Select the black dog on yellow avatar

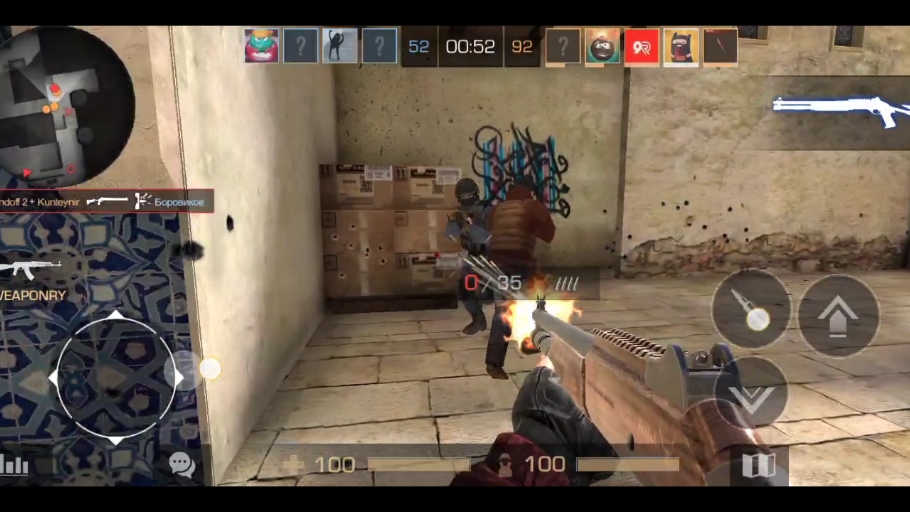pyautogui.click(x=680, y=47)
